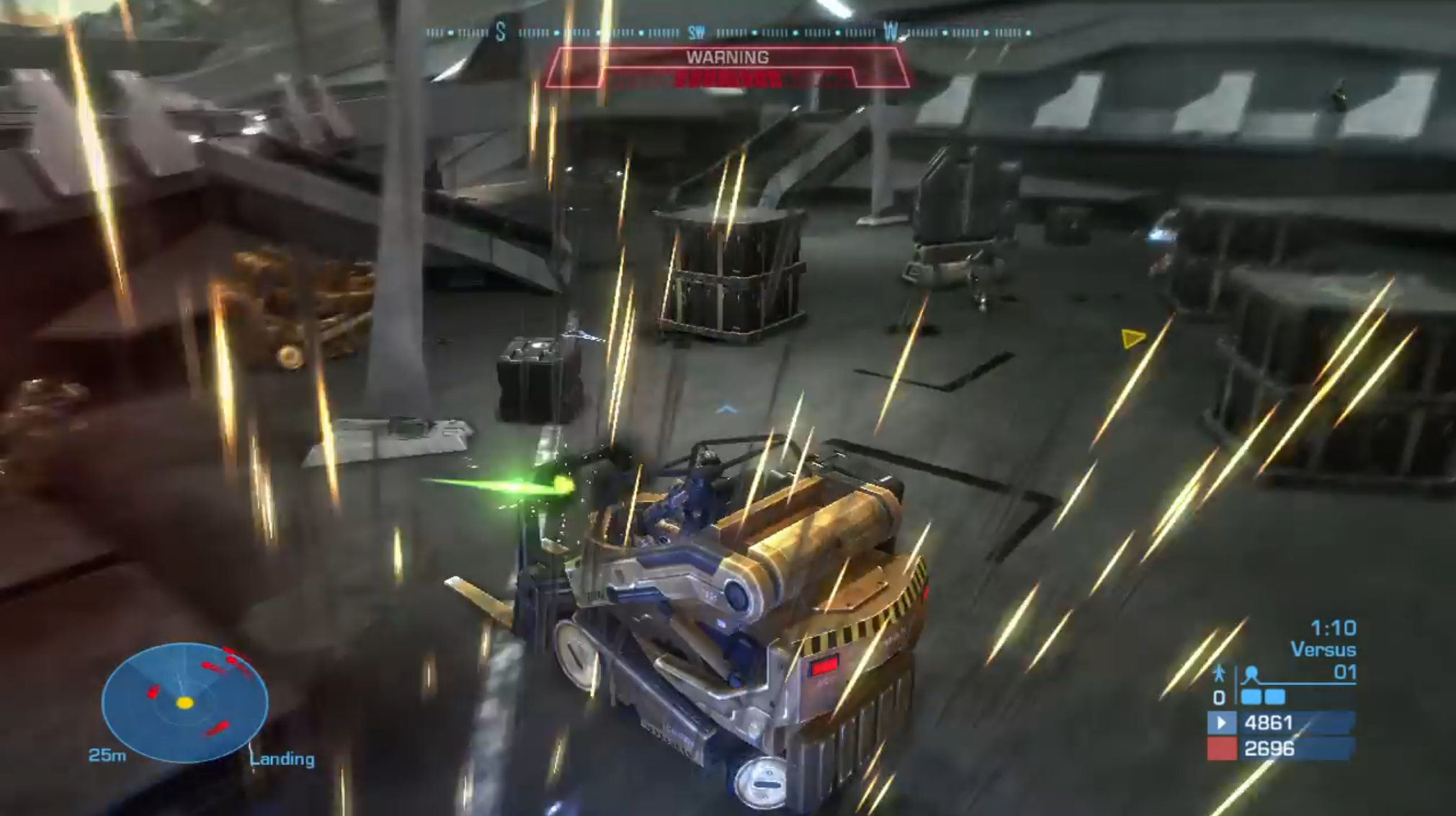Click the compass strip at the SW heading

point(696,32)
